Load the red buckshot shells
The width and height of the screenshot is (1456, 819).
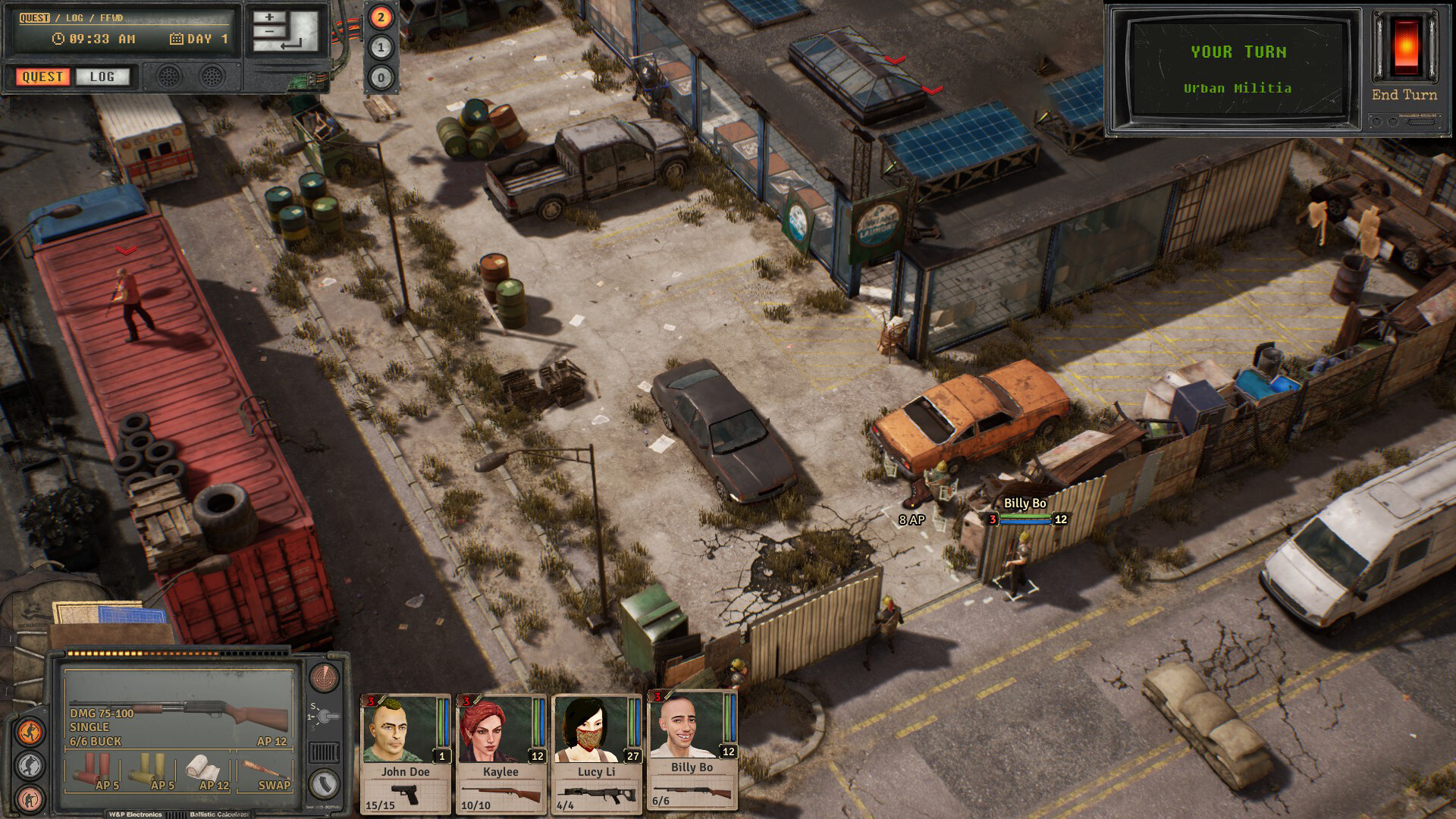(93, 768)
